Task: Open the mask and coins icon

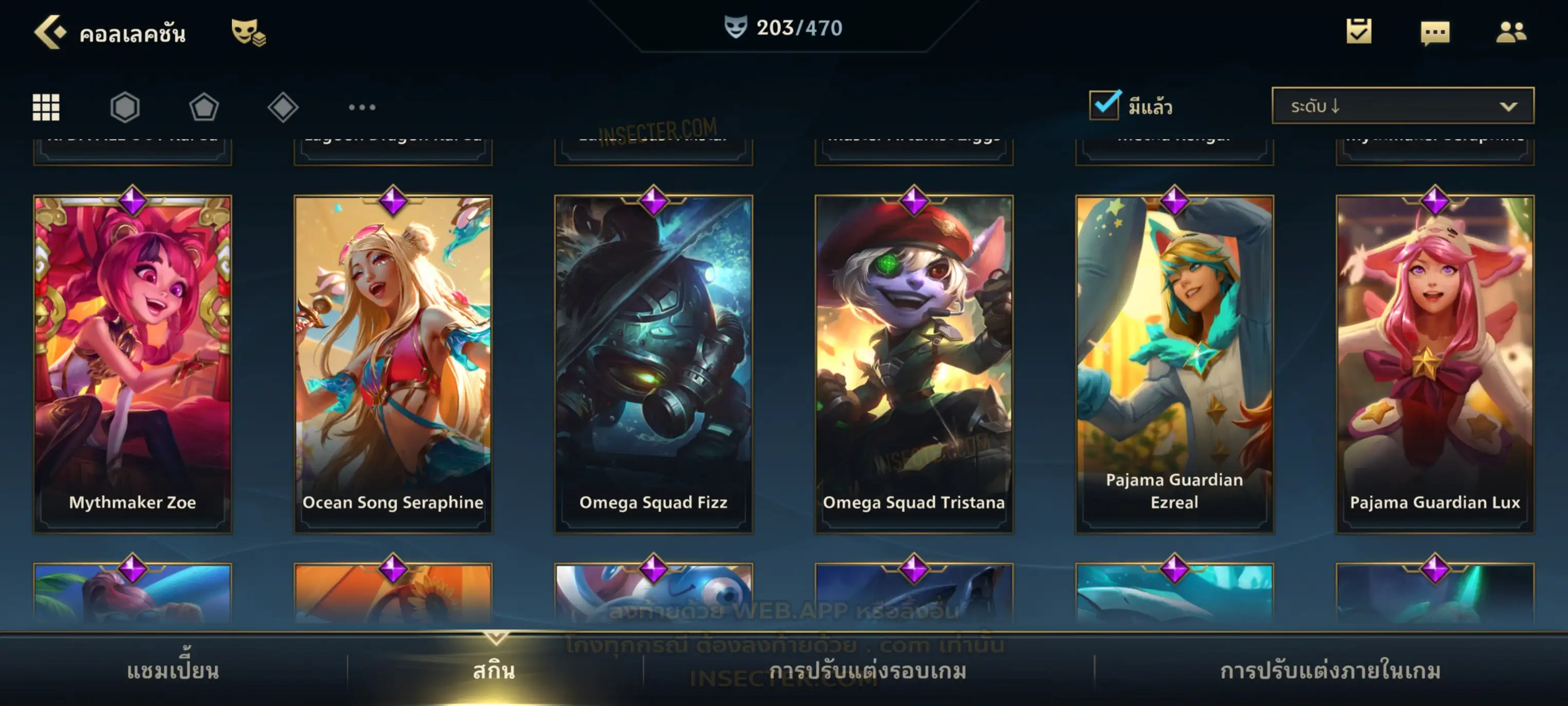Action: (x=247, y=32)
